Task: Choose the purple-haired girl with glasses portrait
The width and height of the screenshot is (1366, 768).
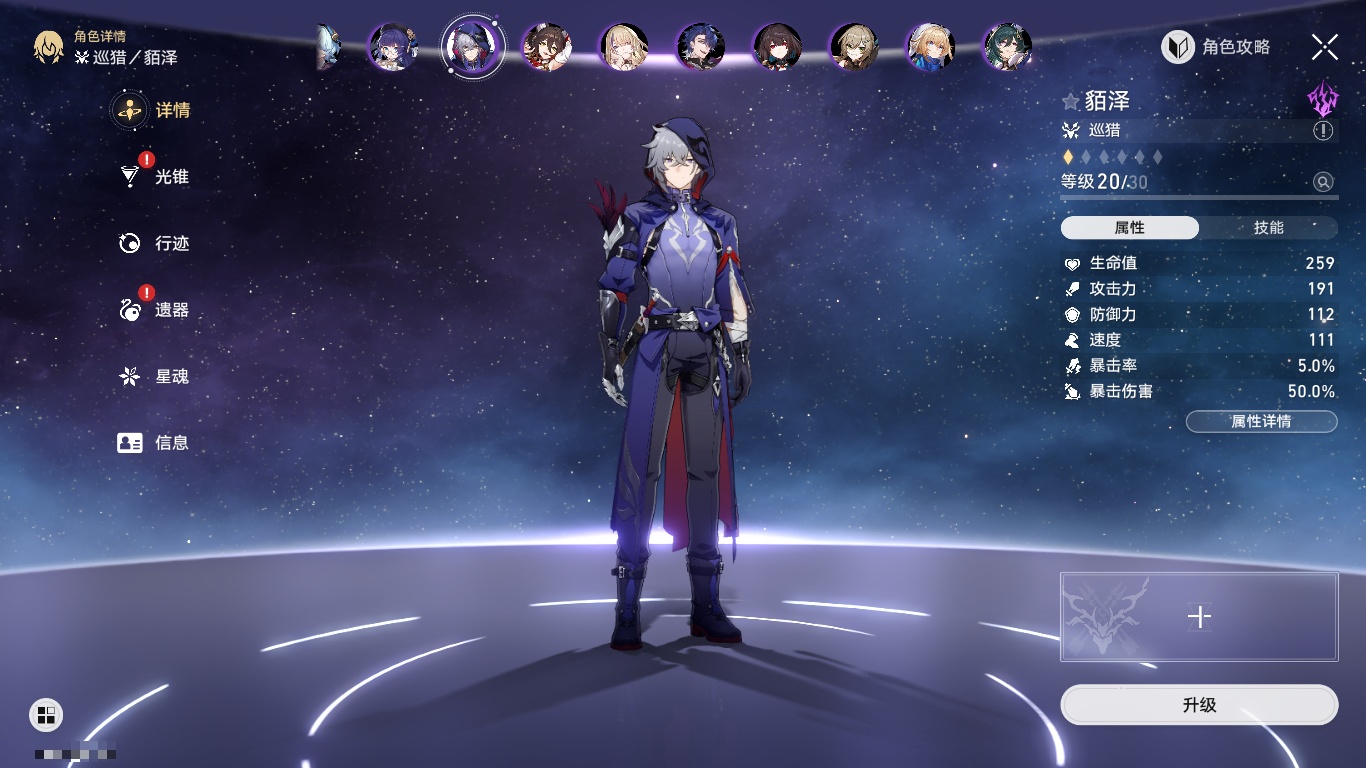Action: pos(393,46)
